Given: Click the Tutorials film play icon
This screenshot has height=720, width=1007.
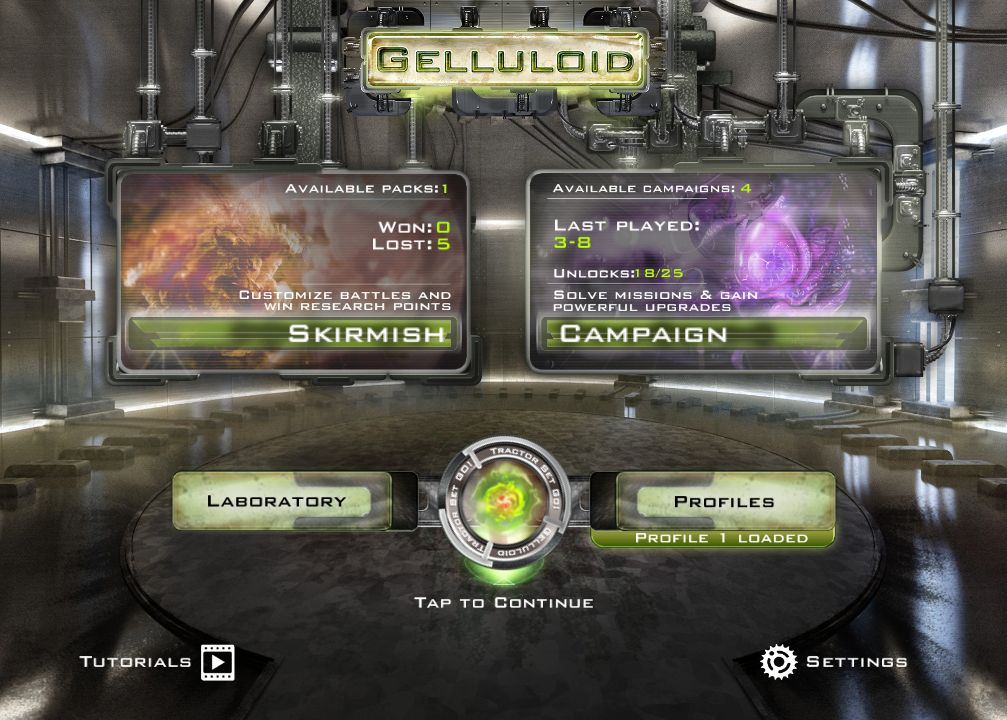Looking at the screenshot, I should 218,662.
